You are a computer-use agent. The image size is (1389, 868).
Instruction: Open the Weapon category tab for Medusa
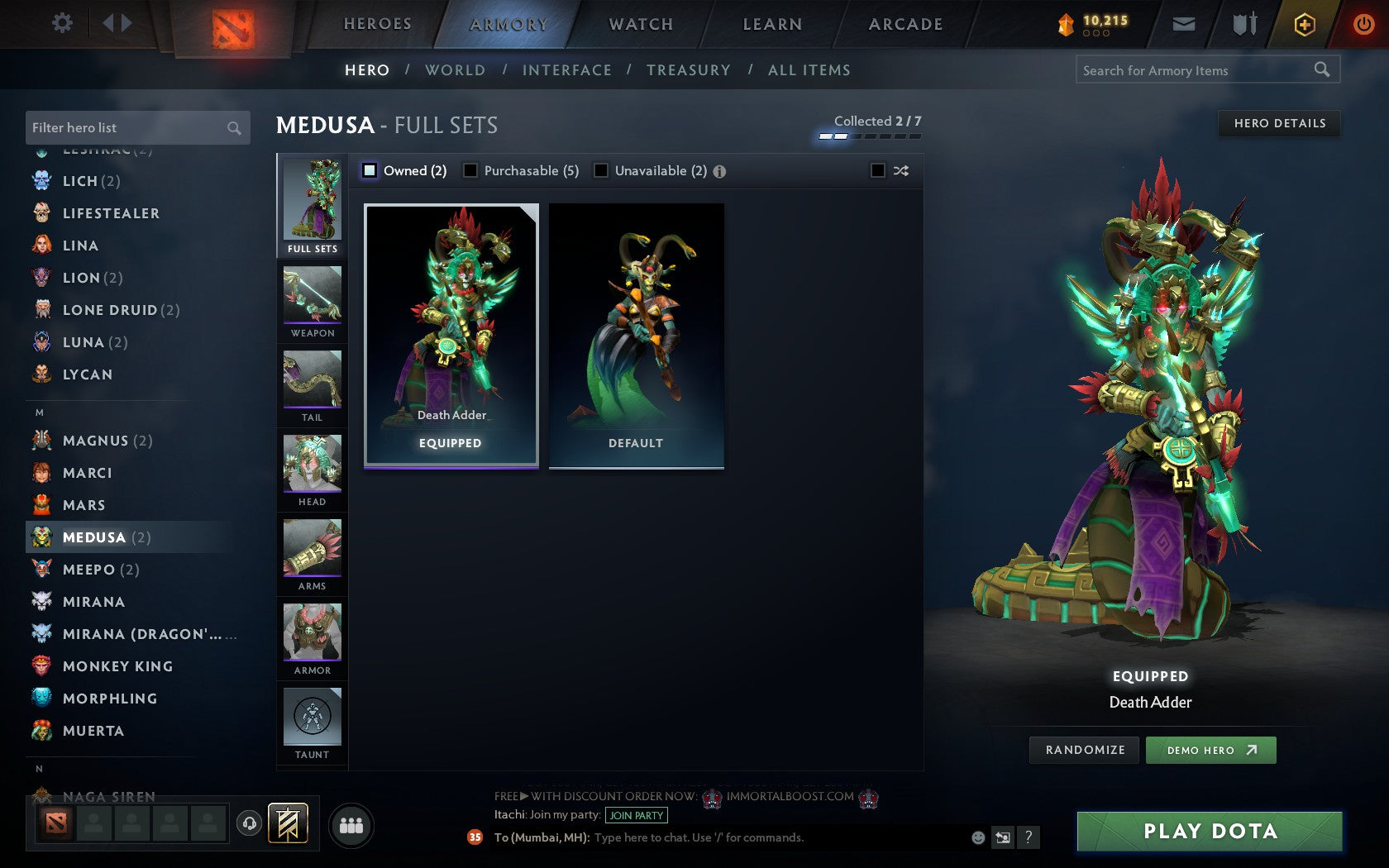(312, 302)
